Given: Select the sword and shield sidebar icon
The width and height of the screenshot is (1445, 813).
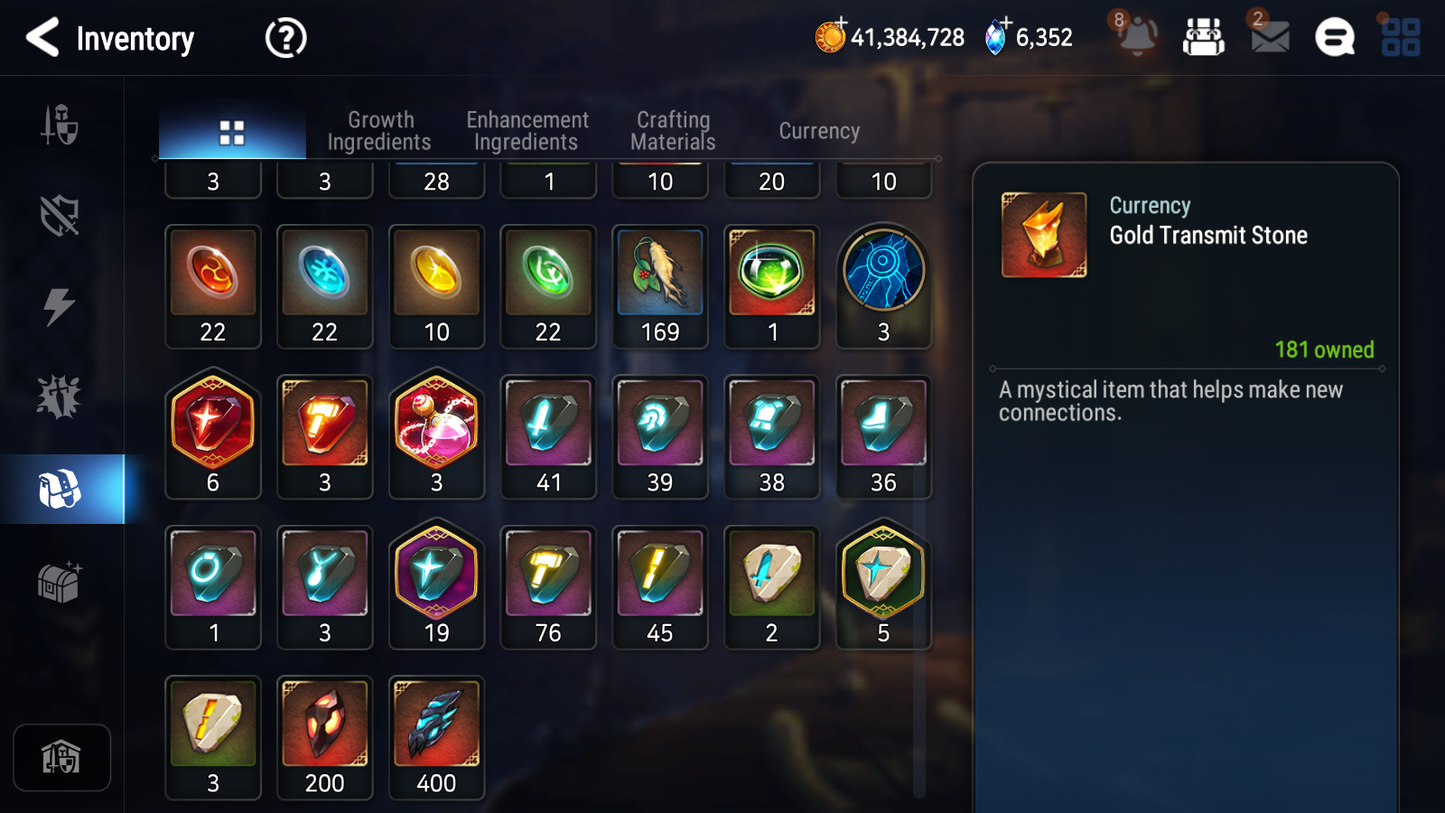Looking at the screenshot, I should tap(62, 125).
